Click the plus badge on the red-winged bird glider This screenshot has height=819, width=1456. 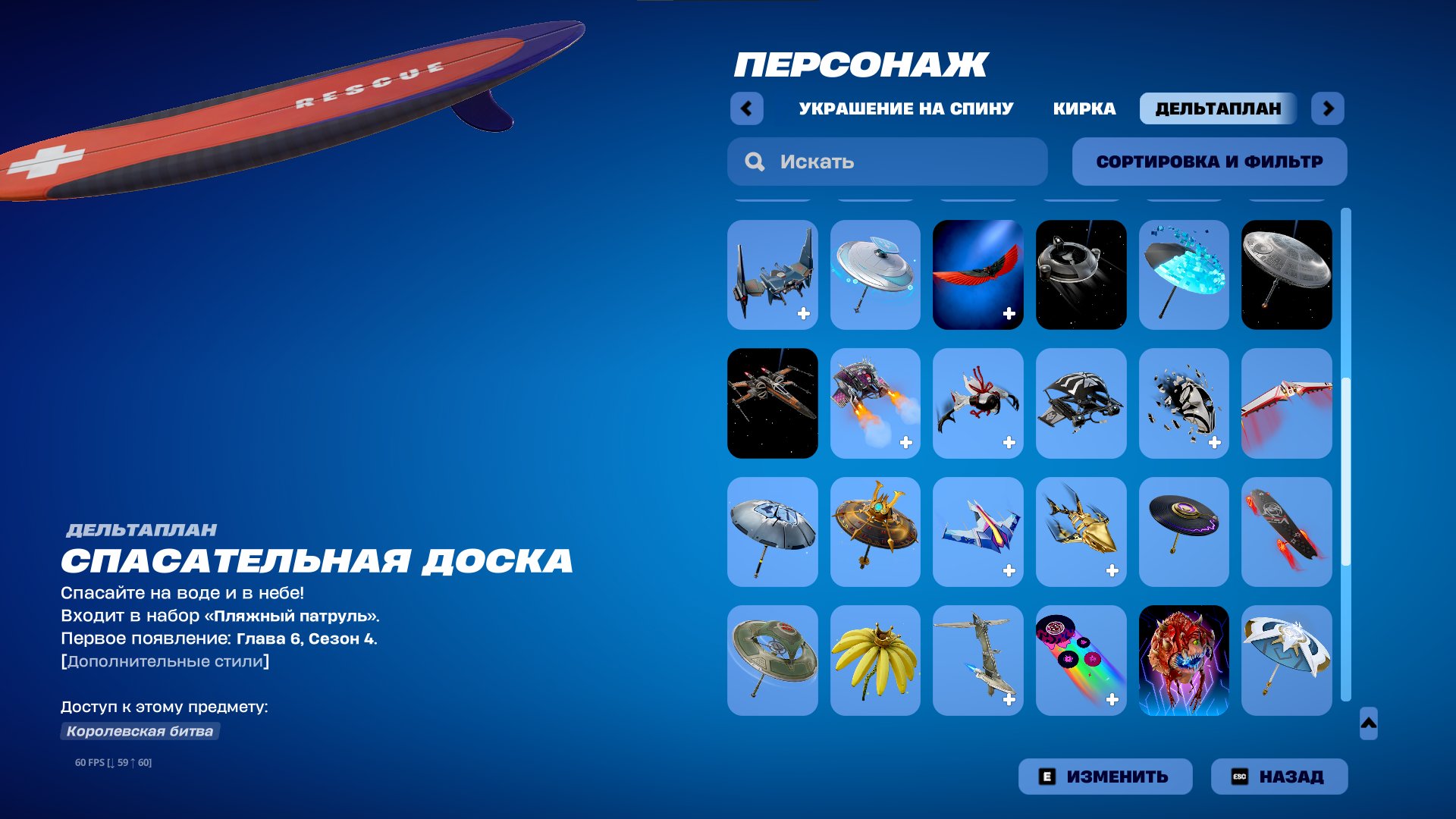click(1009, 311)
